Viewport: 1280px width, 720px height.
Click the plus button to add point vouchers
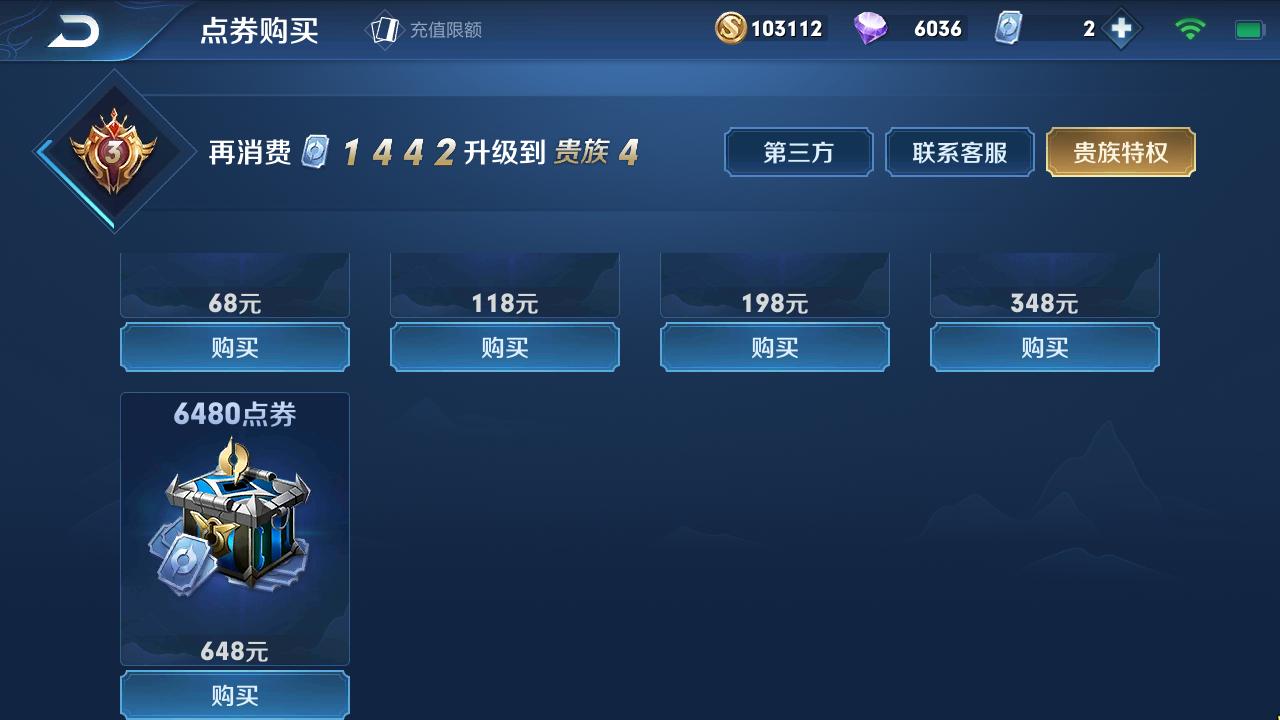(x=1122, y=28)
